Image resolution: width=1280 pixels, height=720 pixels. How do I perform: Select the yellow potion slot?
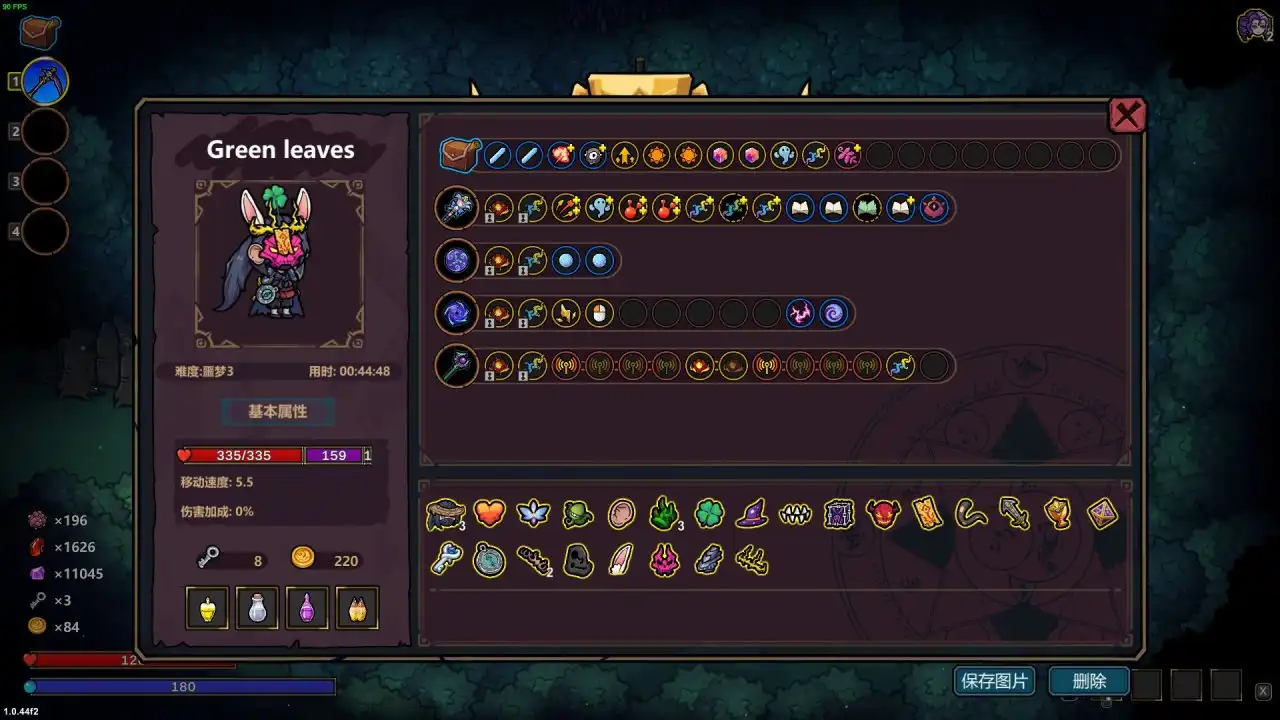[206, 607]
